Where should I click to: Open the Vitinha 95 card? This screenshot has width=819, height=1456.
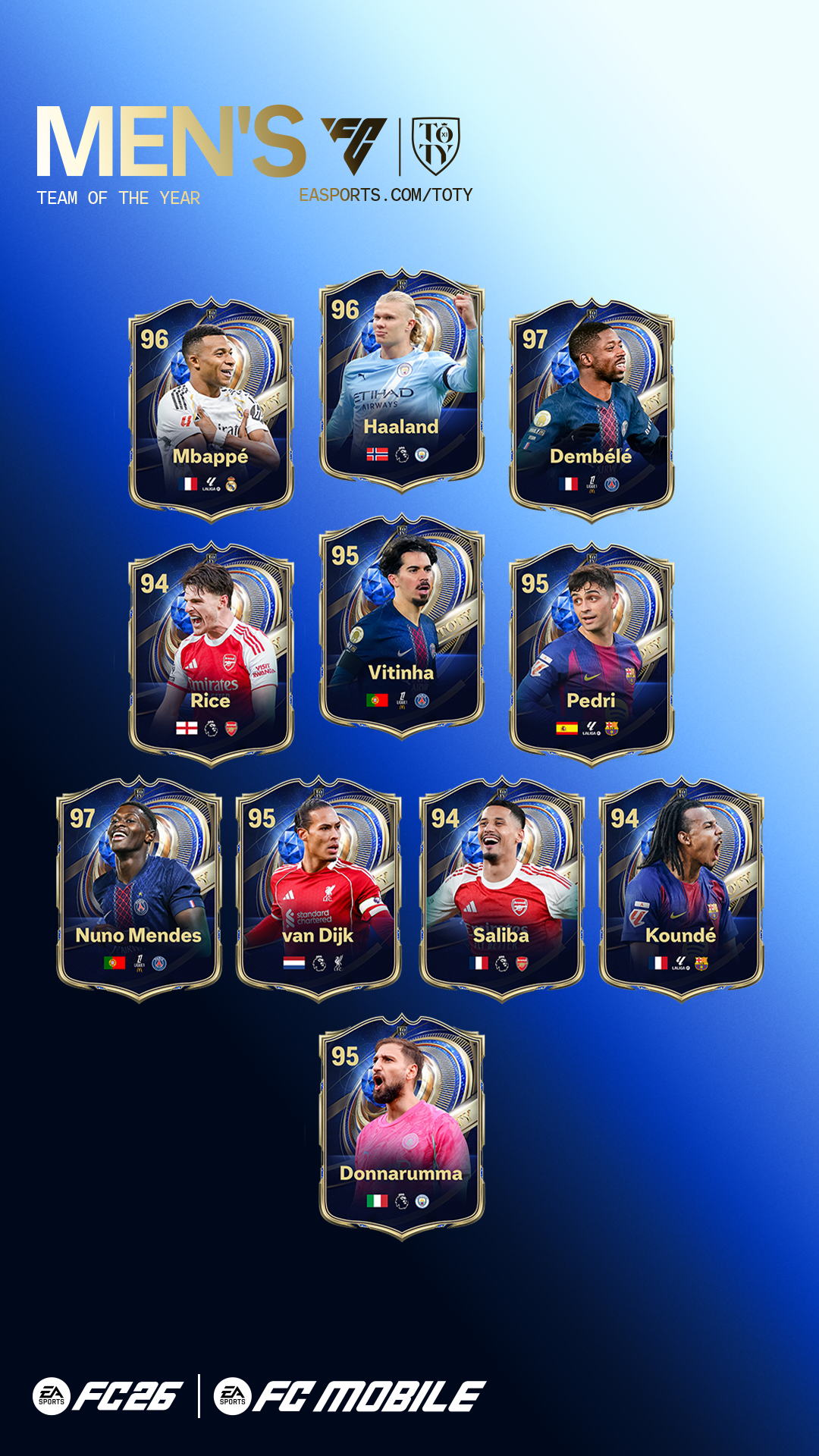[x=401, y=626]
